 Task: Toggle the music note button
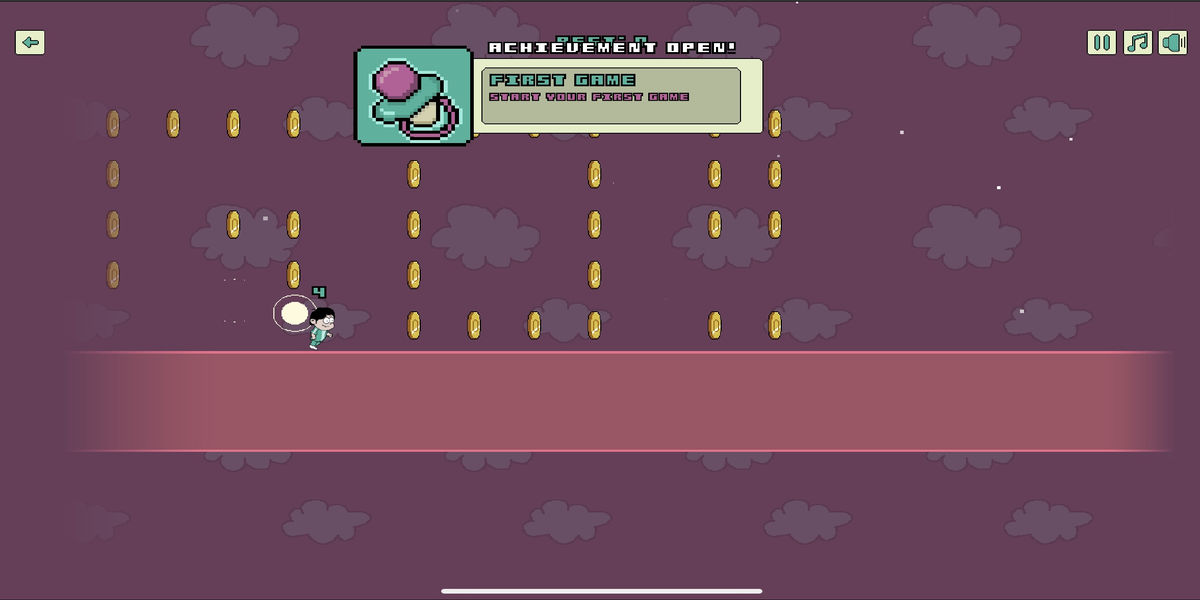1138,42
